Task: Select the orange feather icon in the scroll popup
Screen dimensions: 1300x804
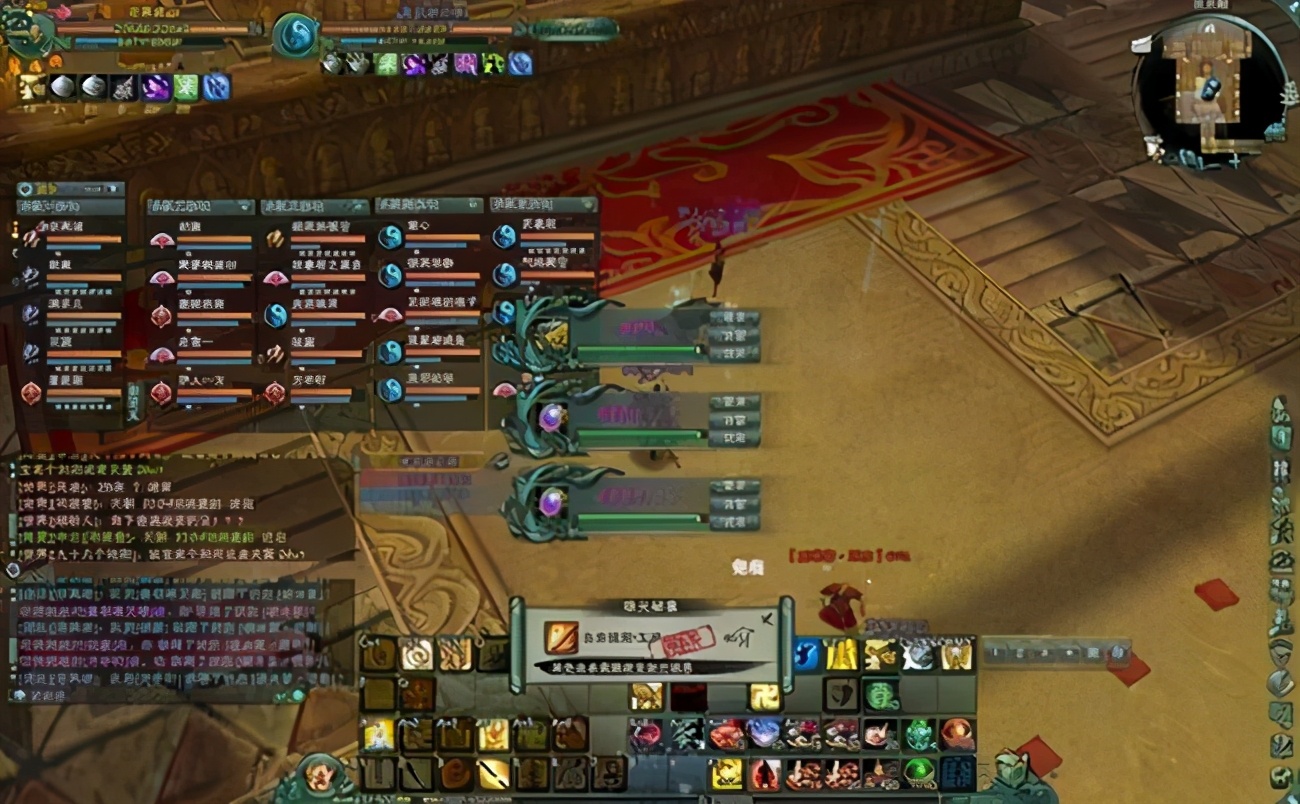Action: pos(561,636)
